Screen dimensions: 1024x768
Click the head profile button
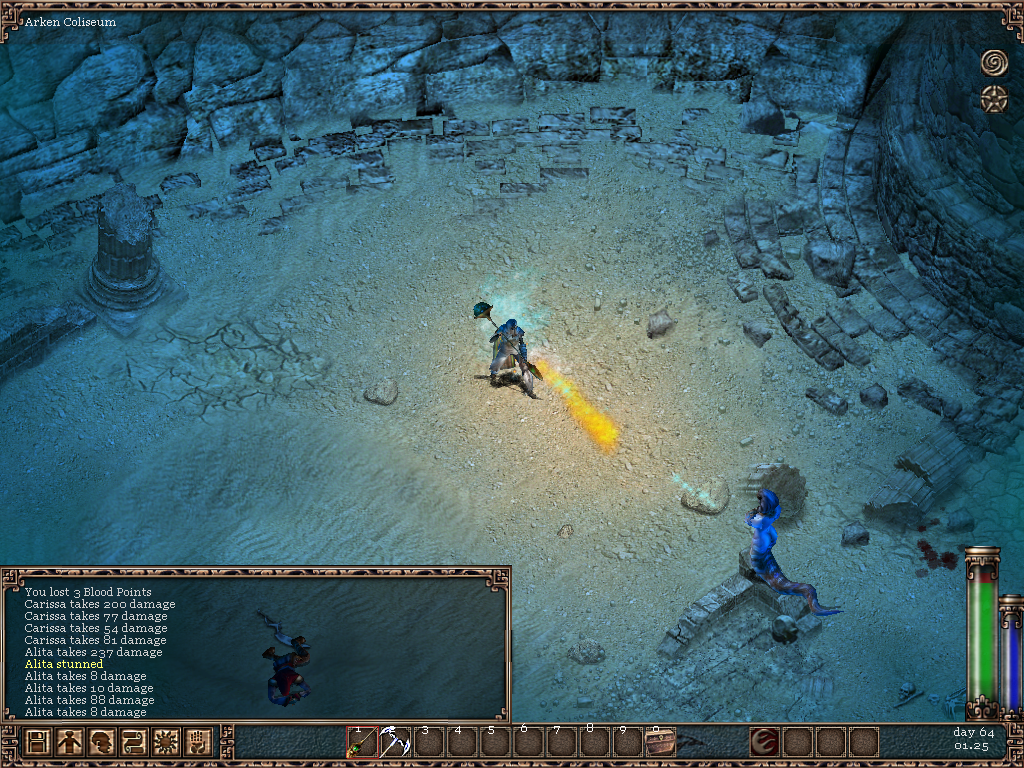coord(101,743)
